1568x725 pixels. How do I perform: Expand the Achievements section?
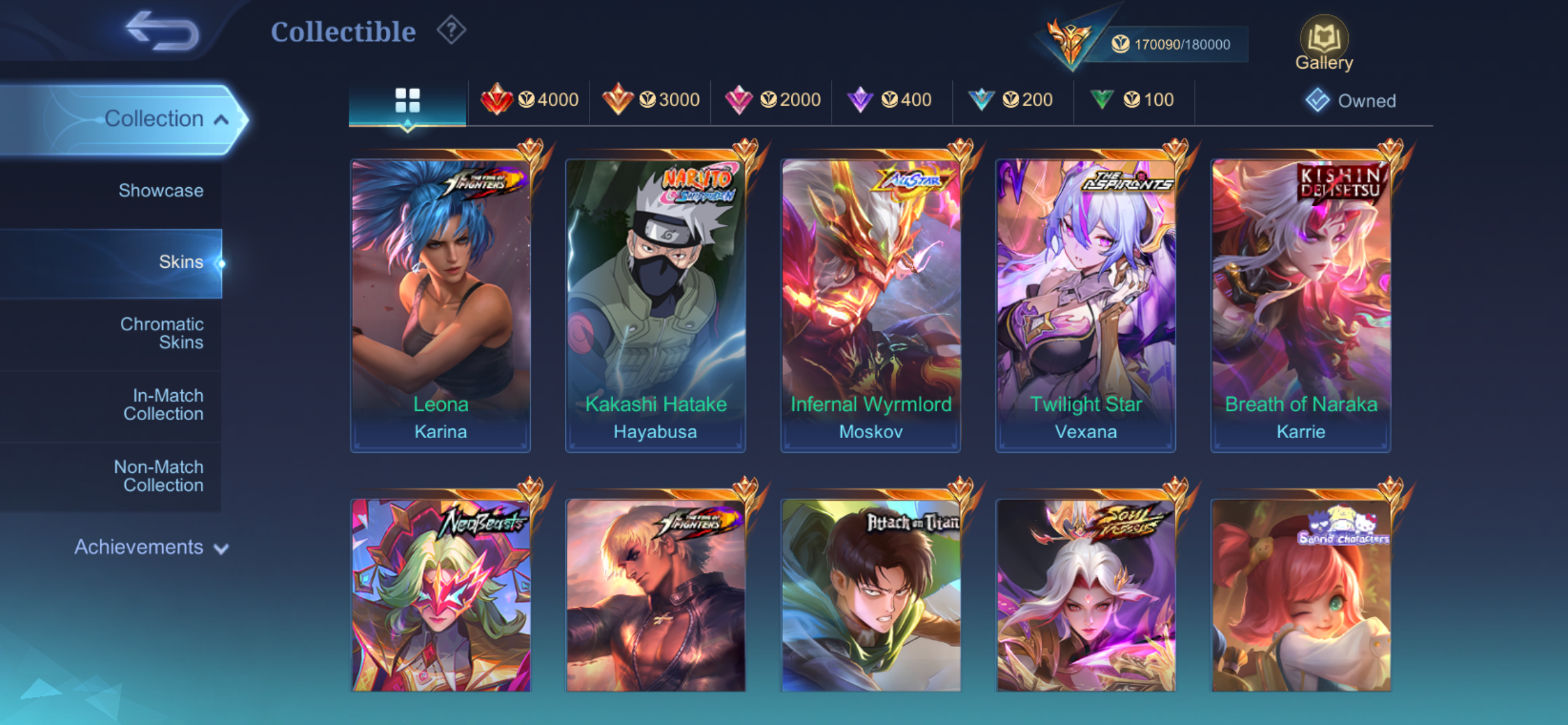click(151, 547)
